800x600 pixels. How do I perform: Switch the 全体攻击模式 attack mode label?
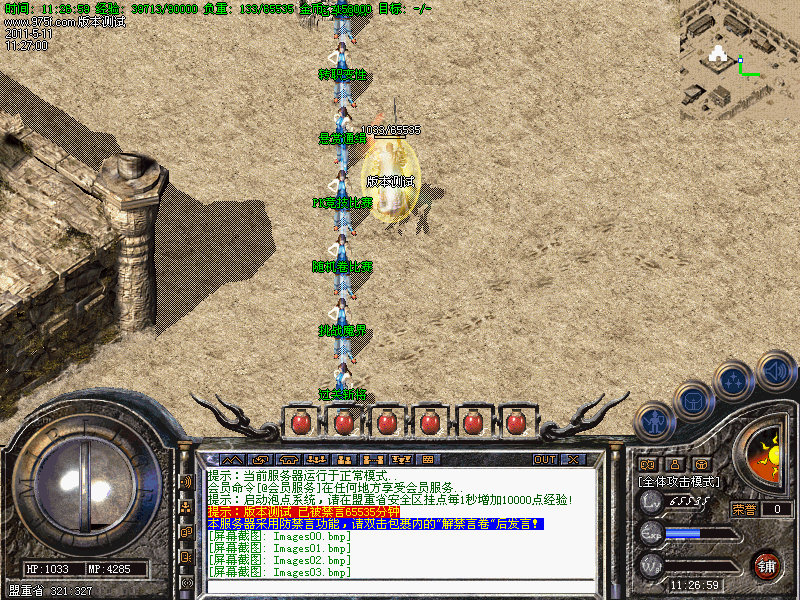[x=680, y=481]
